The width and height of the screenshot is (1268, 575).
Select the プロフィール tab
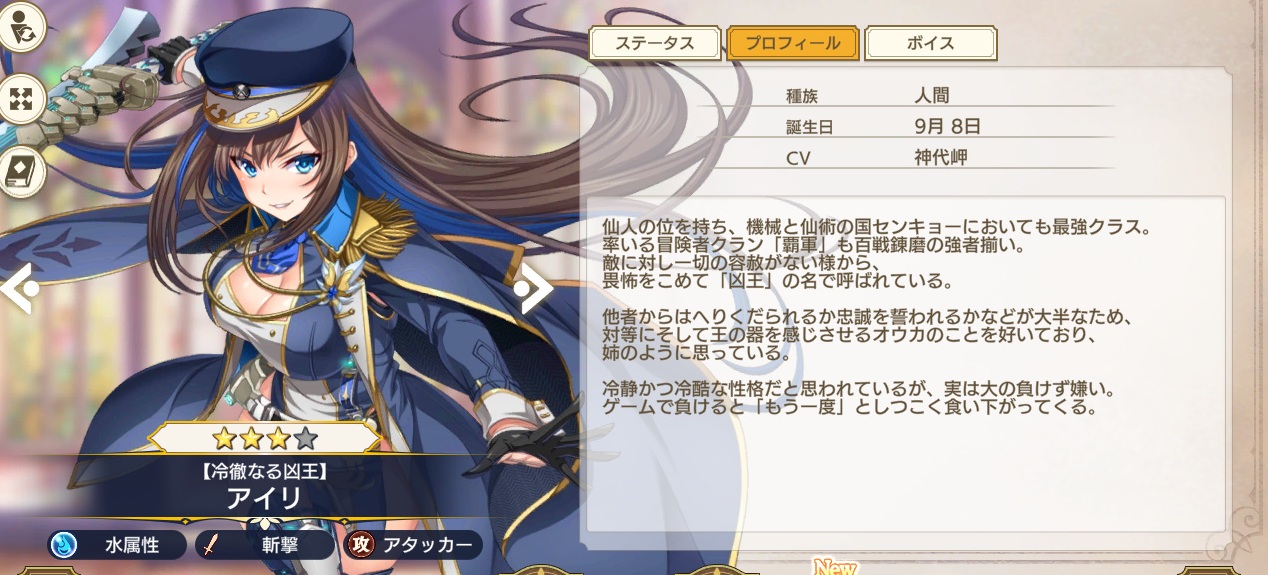tap(793, 43)
